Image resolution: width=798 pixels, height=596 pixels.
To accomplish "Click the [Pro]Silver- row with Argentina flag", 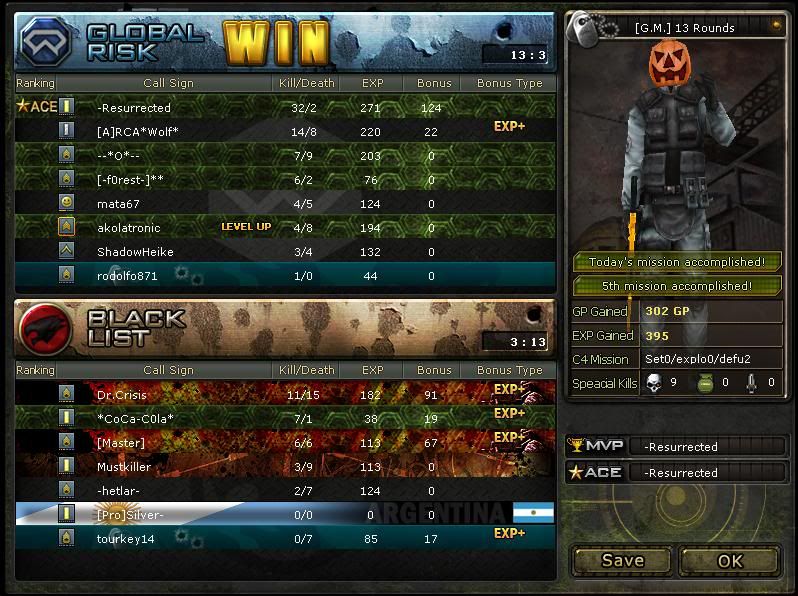I will click(x=285, y=514).
